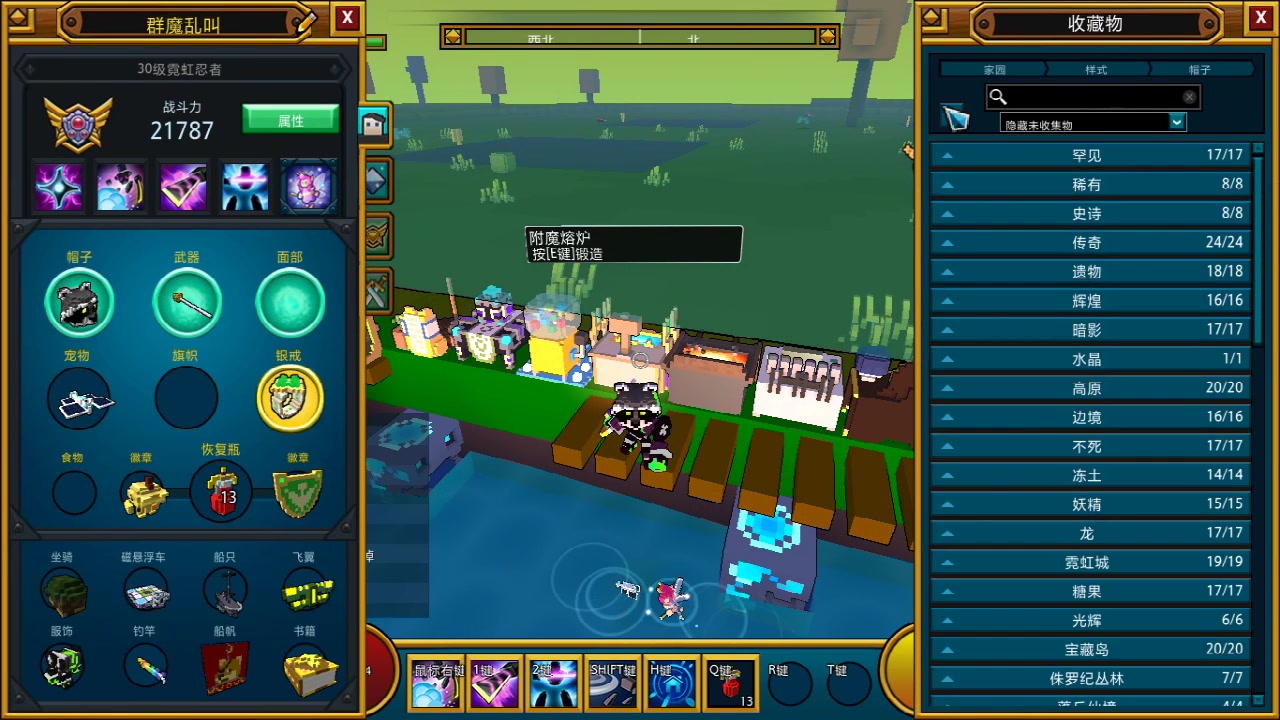This screenshot has height=720, width=1280.
Task: Switch to the 样式 breadcrumb tab
Action: 1096,70
